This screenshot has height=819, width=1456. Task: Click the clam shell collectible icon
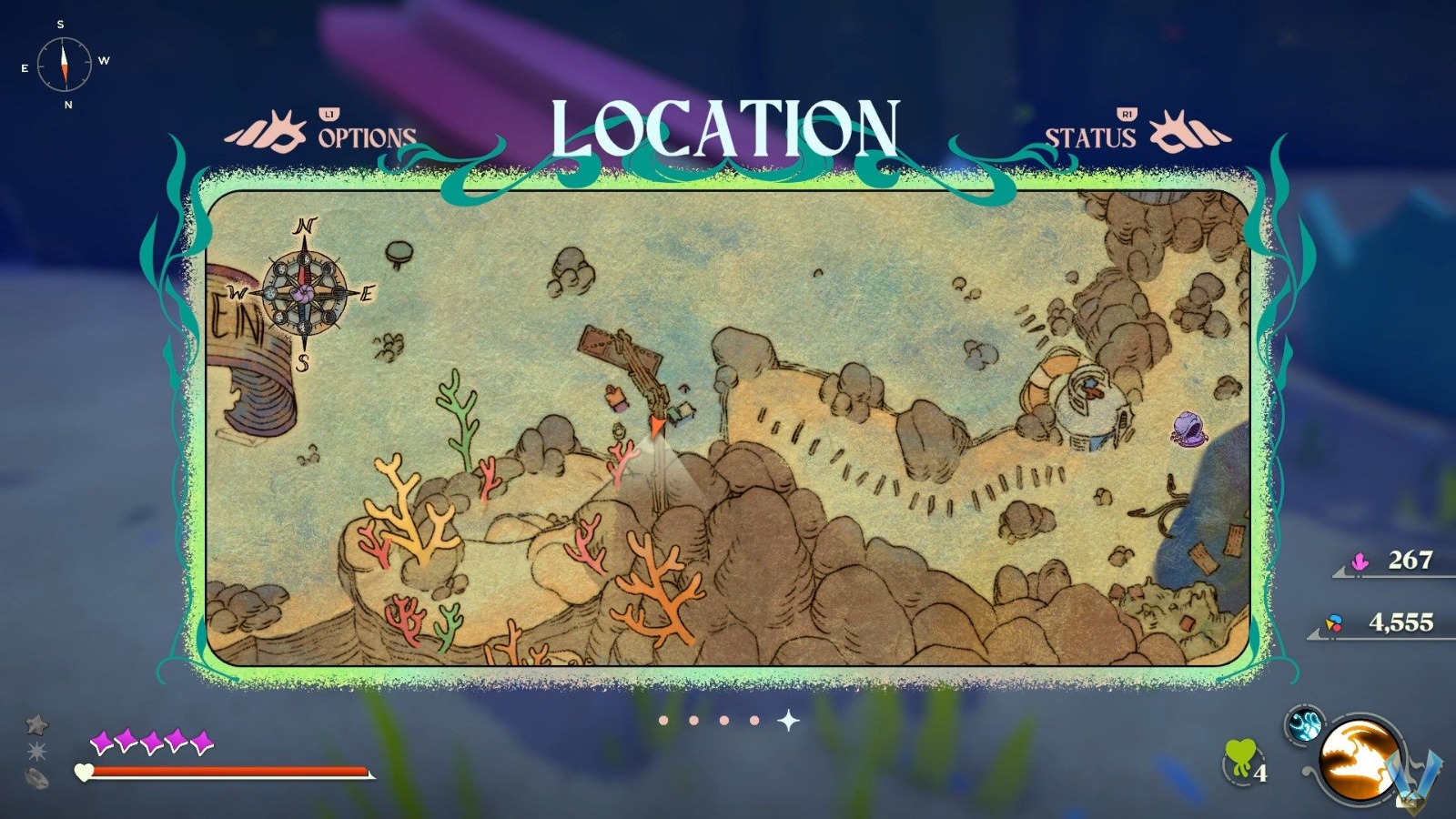tap(36, 777)
